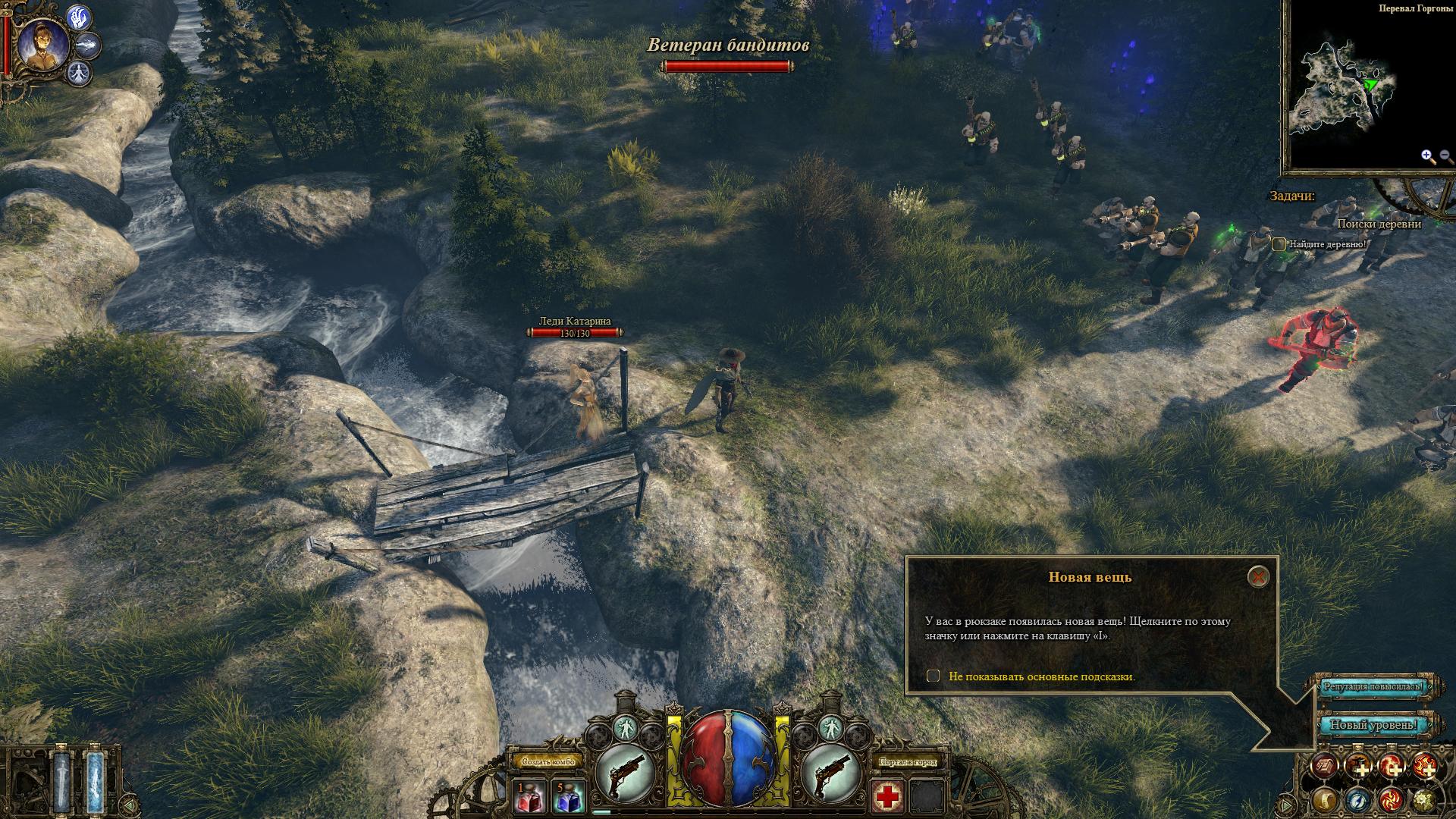Select the blue hand companion behavior icon
The image size is (1456, 819).
click(78, 17)
